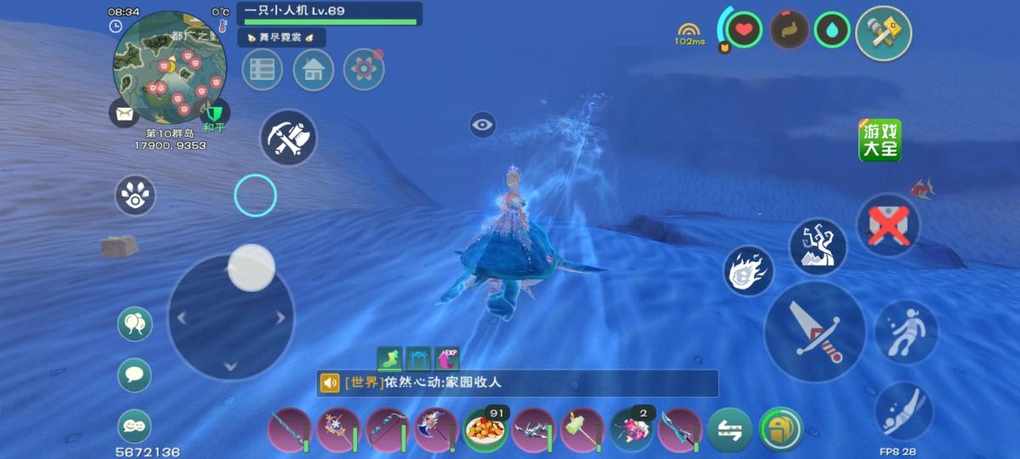The width and height of the screenshot is (1020, 459).
Task: Tap the swimmer dive button
Action: click(x=904, y=410)
